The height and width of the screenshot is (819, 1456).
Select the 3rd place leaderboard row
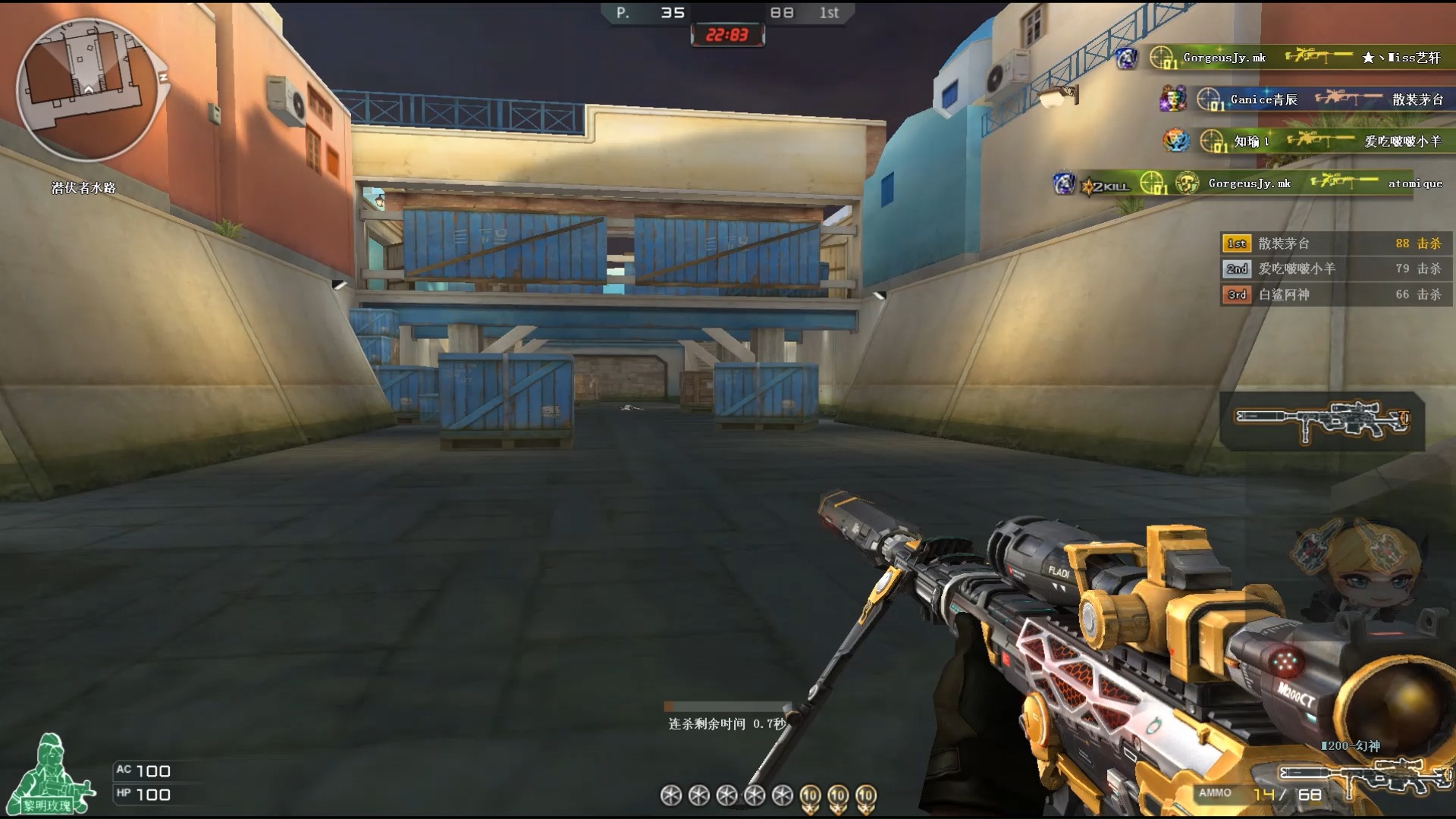click(1335, 294)
